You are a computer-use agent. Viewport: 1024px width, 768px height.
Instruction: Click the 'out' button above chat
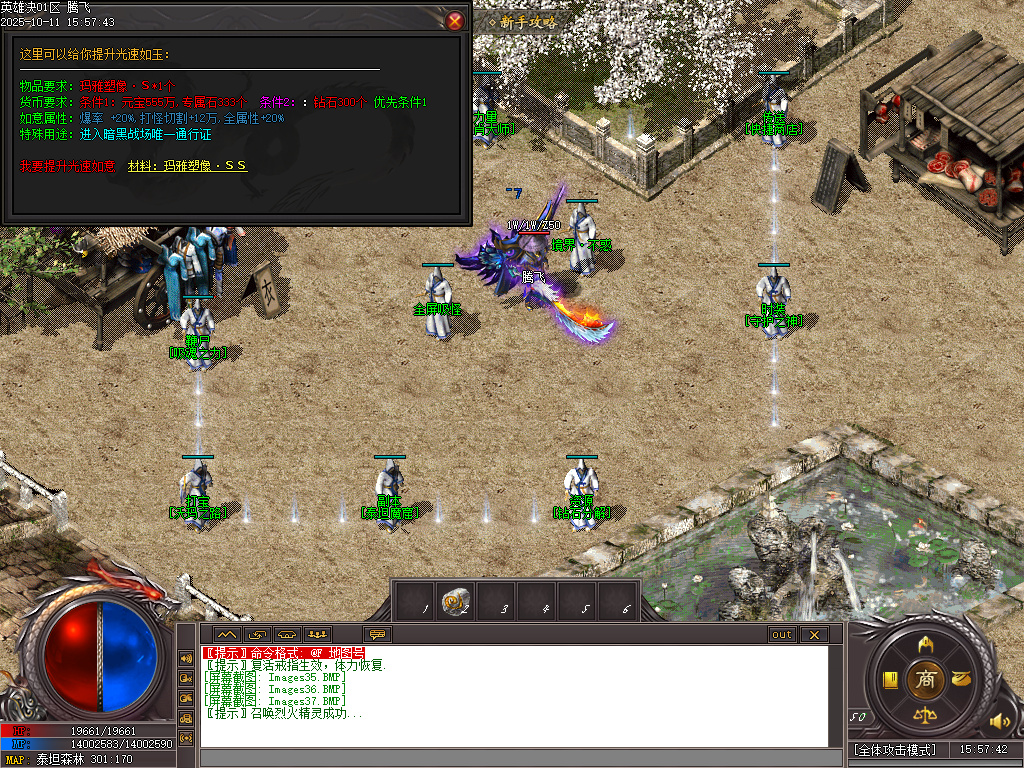point(782,634)
